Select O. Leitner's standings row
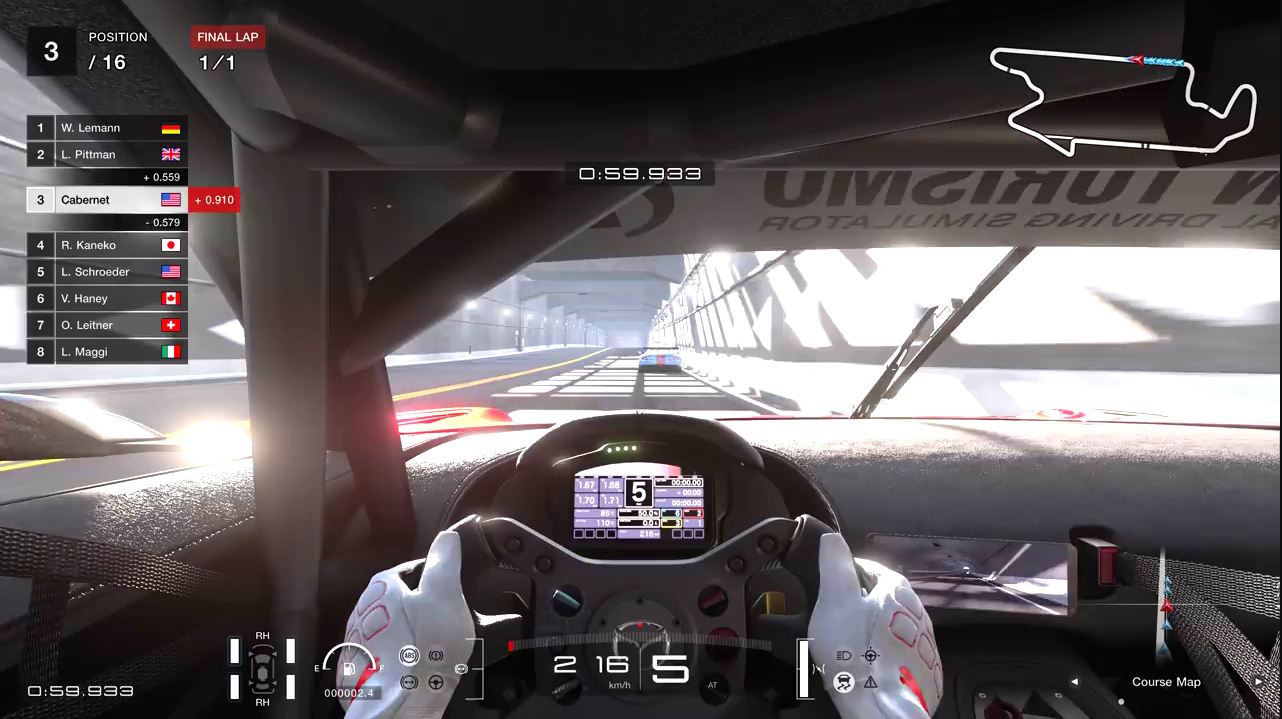Viewport: 1282px width, 719px height. point(106,325)
